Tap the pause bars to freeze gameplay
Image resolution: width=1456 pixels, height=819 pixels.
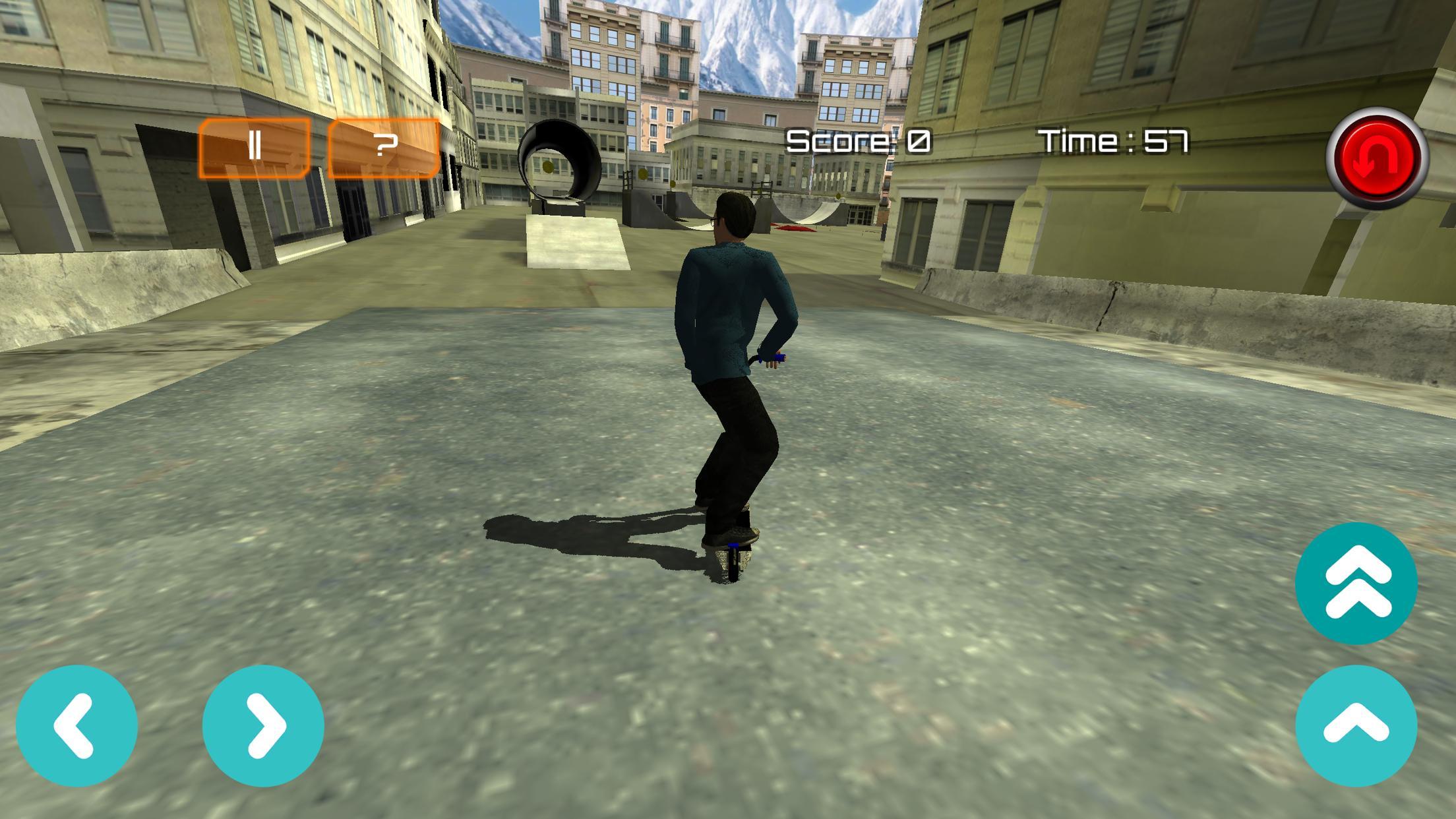click(x=255, y=144)
